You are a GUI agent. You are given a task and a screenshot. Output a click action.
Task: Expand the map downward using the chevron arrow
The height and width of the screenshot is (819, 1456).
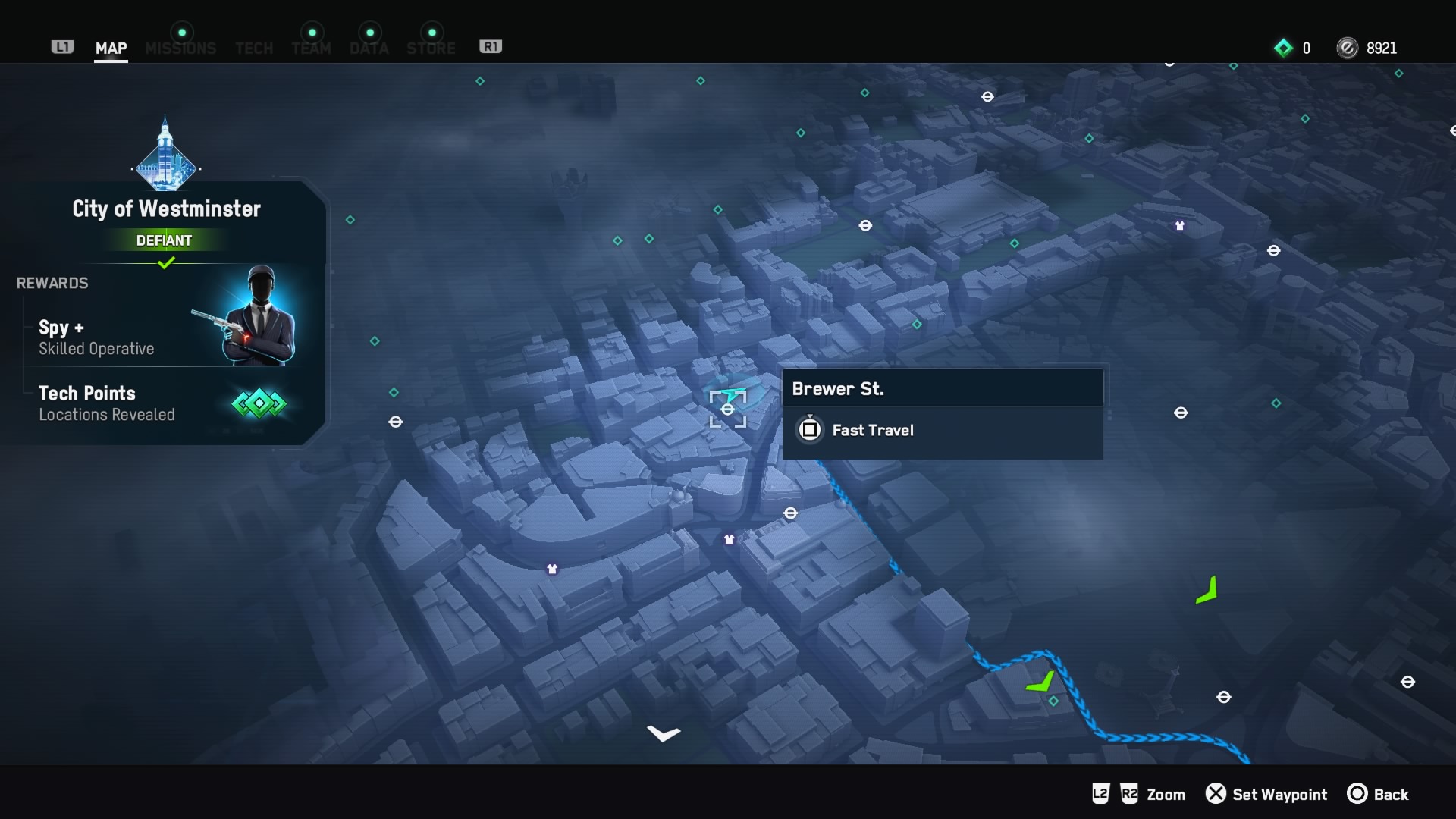664,733
